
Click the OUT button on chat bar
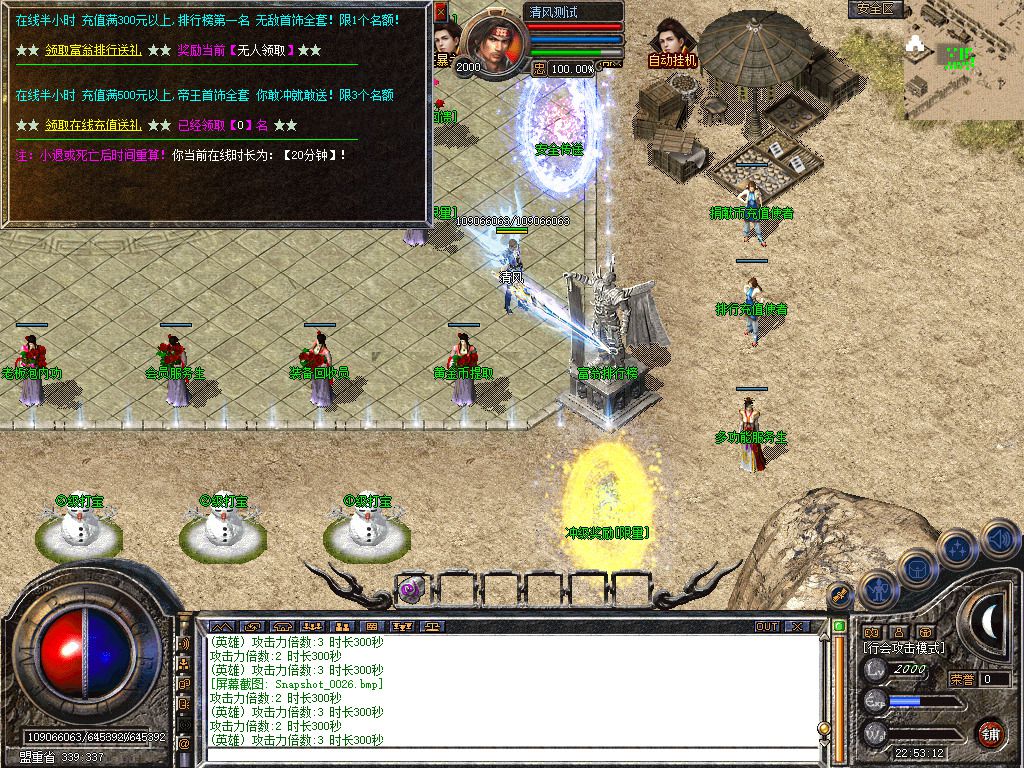[x=767, y=626]
